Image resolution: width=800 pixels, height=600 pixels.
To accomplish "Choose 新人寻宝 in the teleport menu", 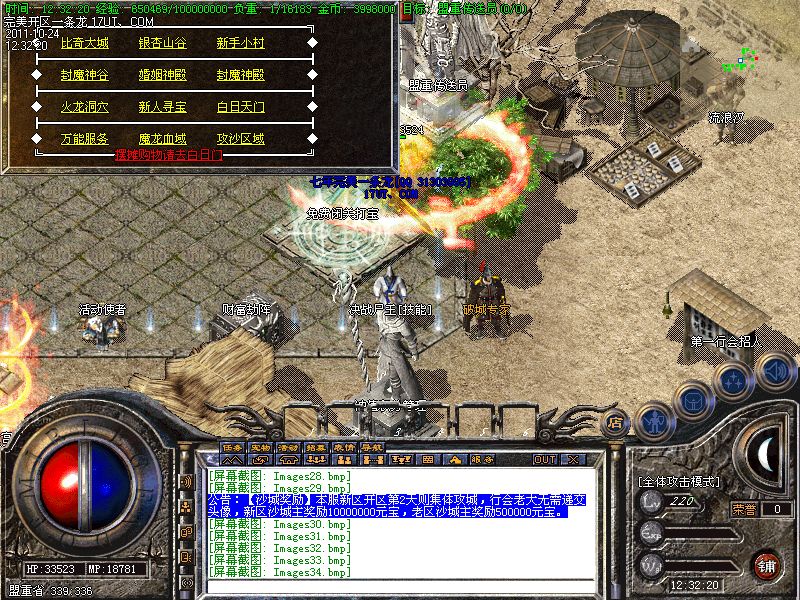I will (x=164, y=107).
